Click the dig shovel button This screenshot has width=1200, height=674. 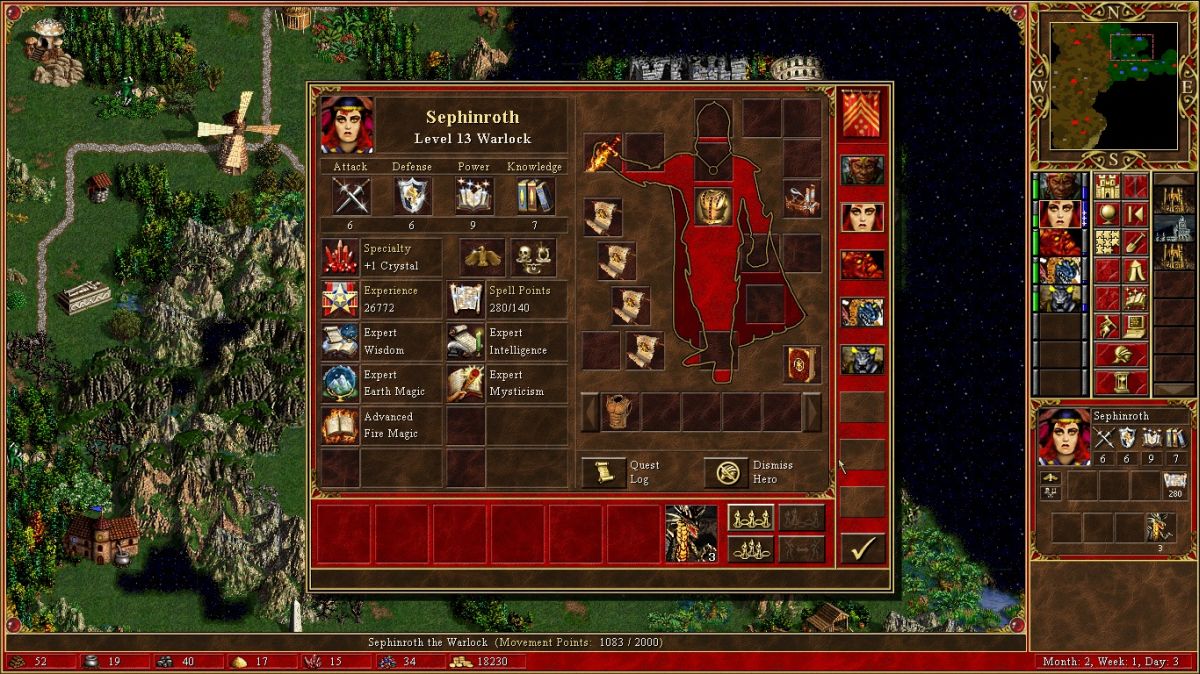coord(1135,242)
